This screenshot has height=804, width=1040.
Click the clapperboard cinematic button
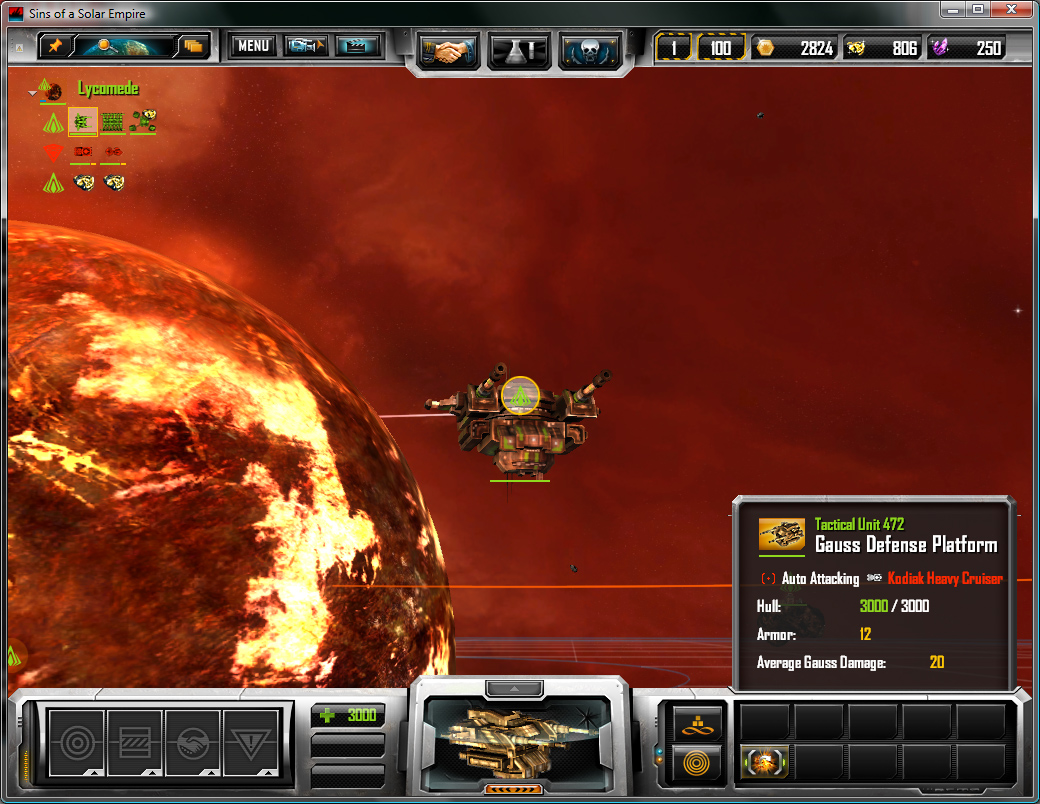pyautogui.click(x=358, y=46)
